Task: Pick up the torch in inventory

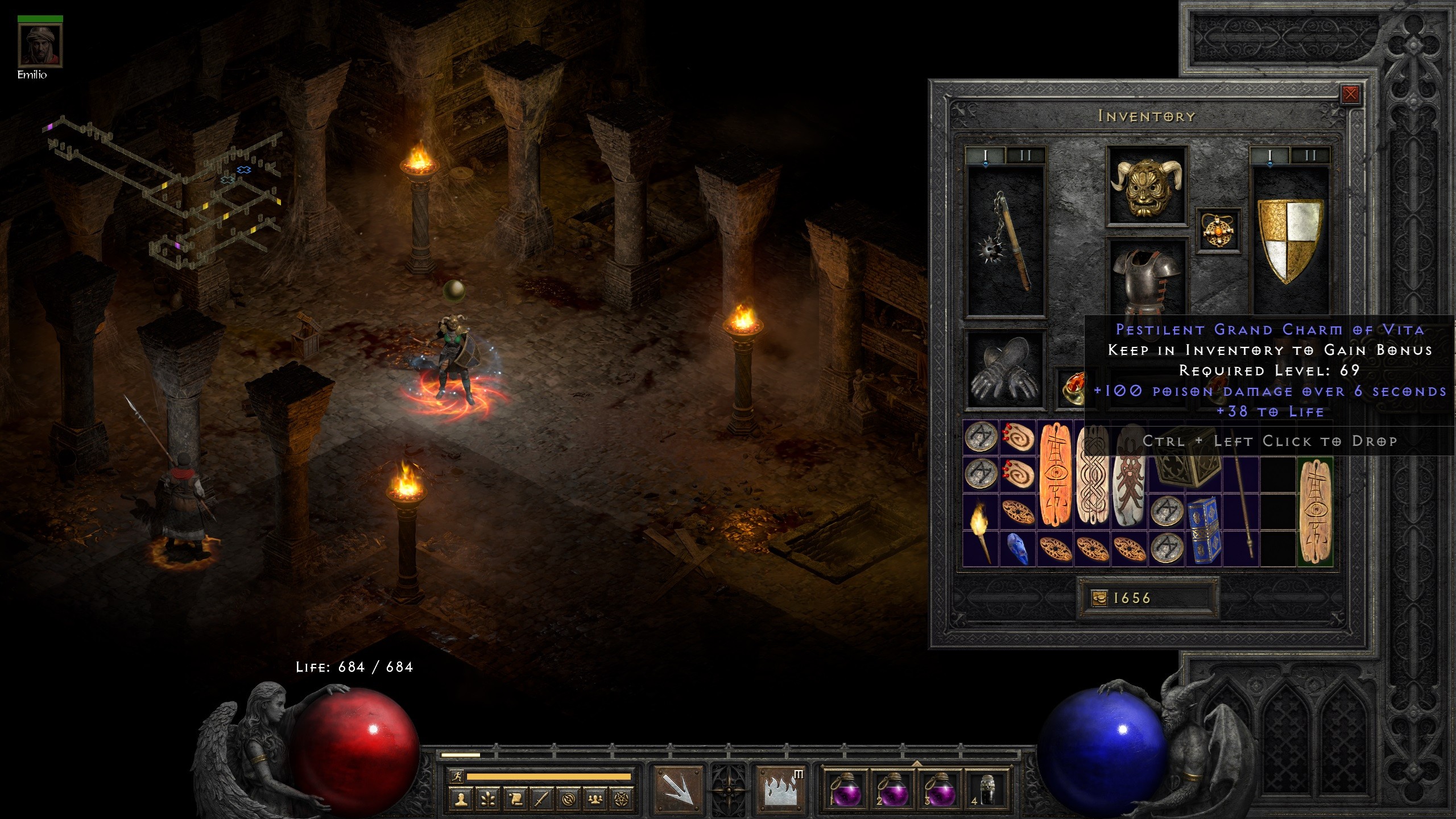Action: tap(980, 529)
